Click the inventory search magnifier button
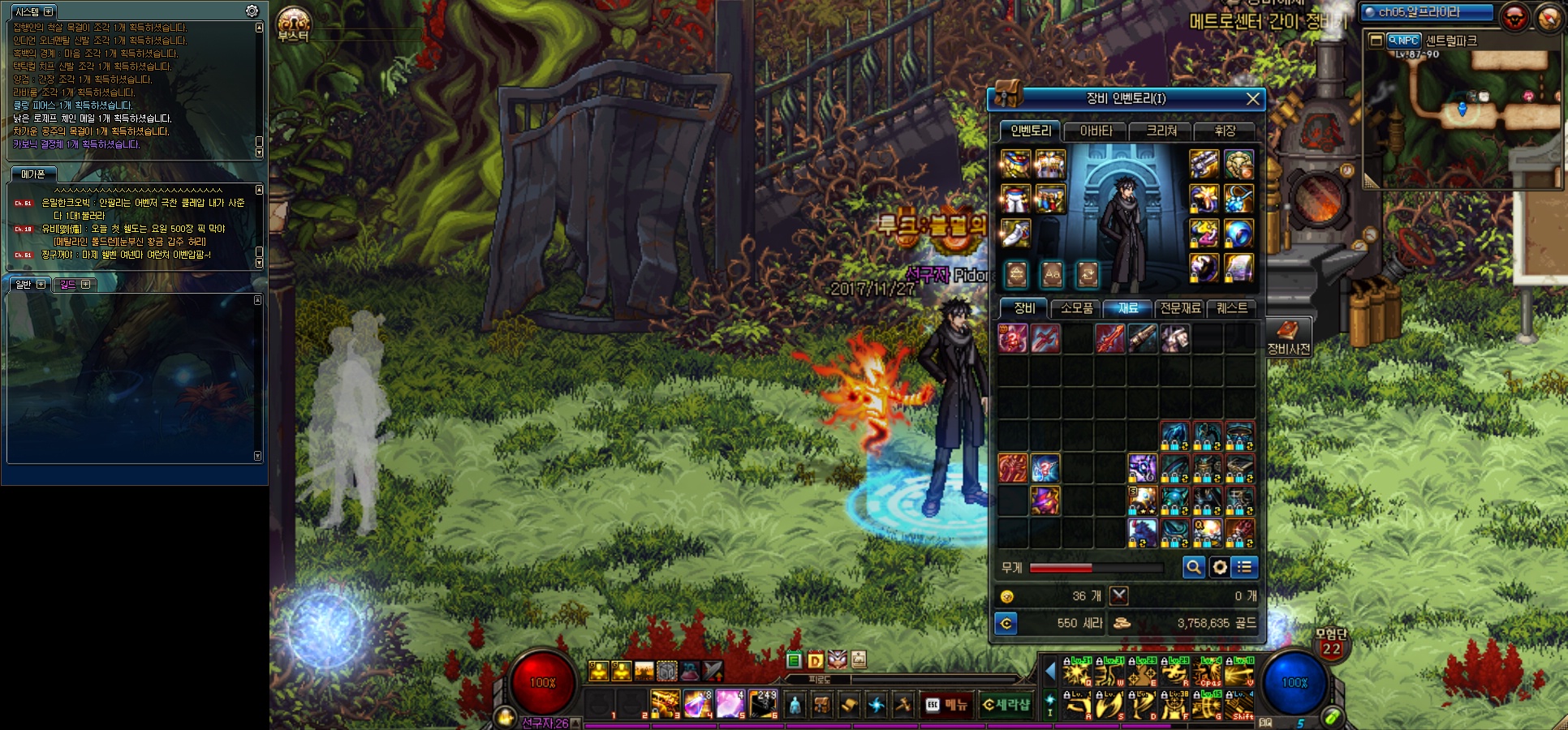Screen dimensions: 1568x730 pos(1193,568)
